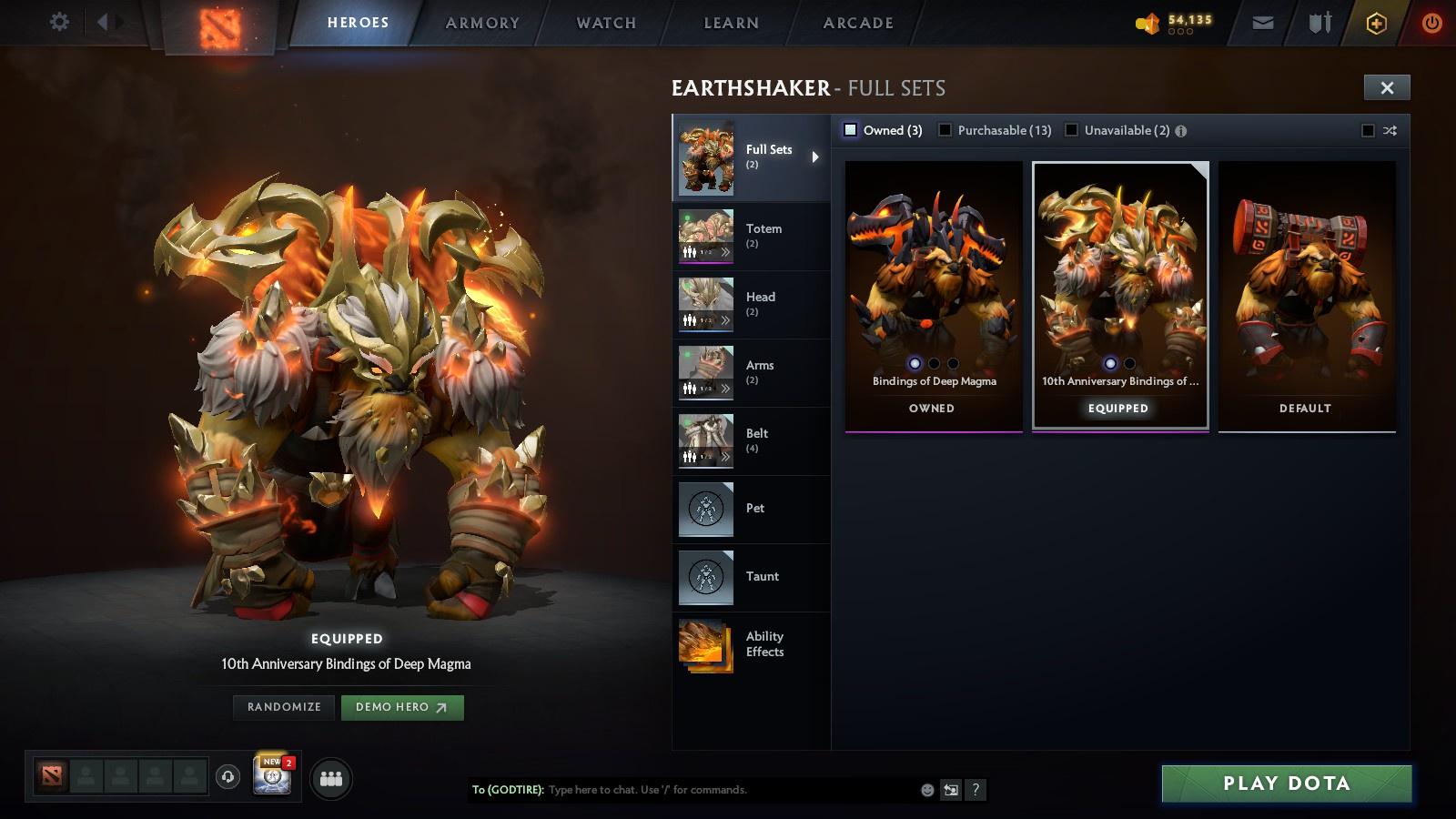The image size is (1456, 819).
Task: Enable the Unavailable (2) filter
Action: pos(1071,130)
